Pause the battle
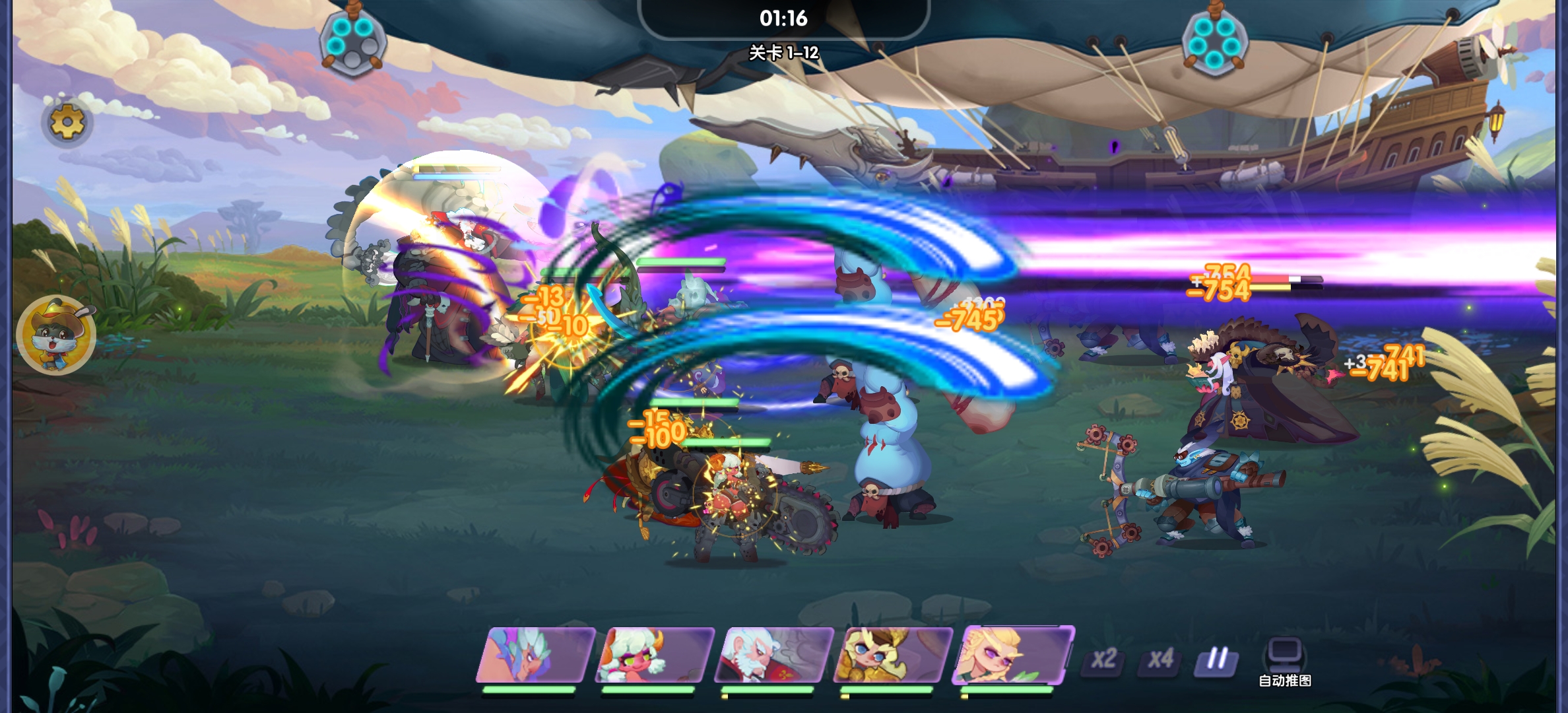This screenshot has width=1568, height=713. 1216,659
